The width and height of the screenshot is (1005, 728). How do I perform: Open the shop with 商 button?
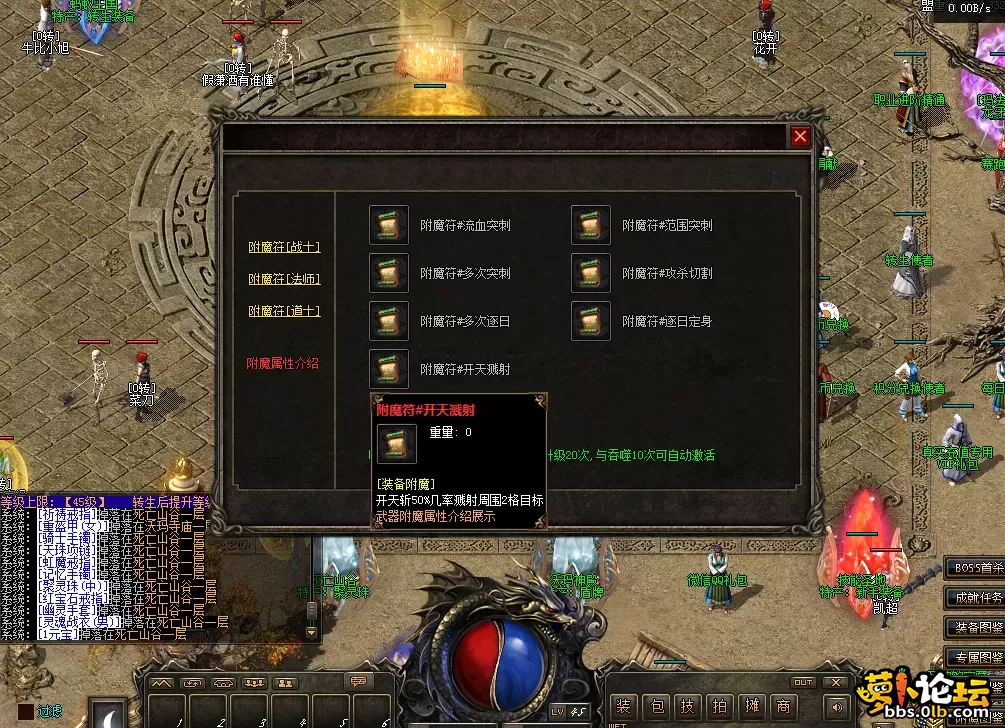click(783, 707)
